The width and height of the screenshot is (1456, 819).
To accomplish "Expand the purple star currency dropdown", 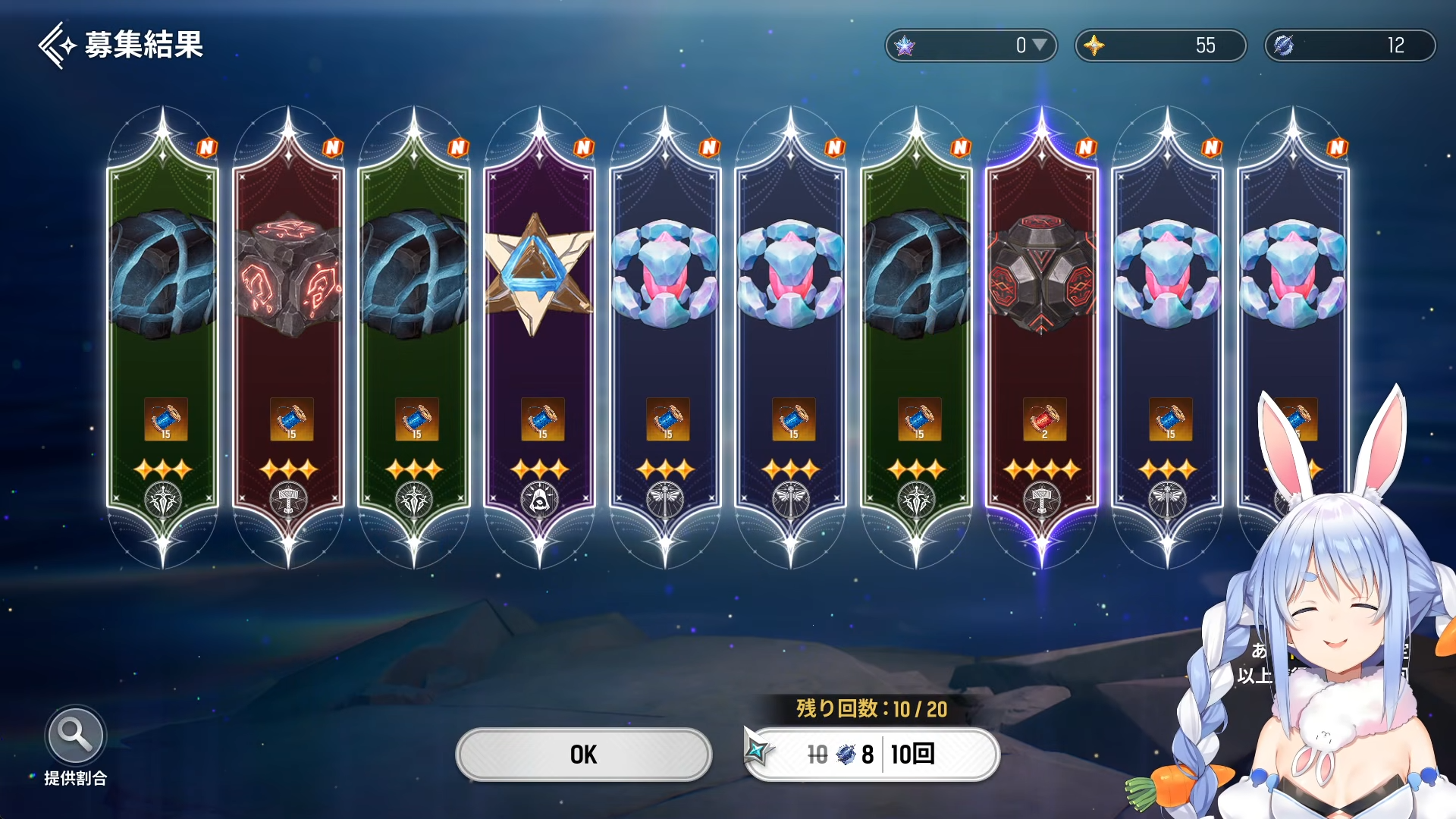I will coord(1040,45).
